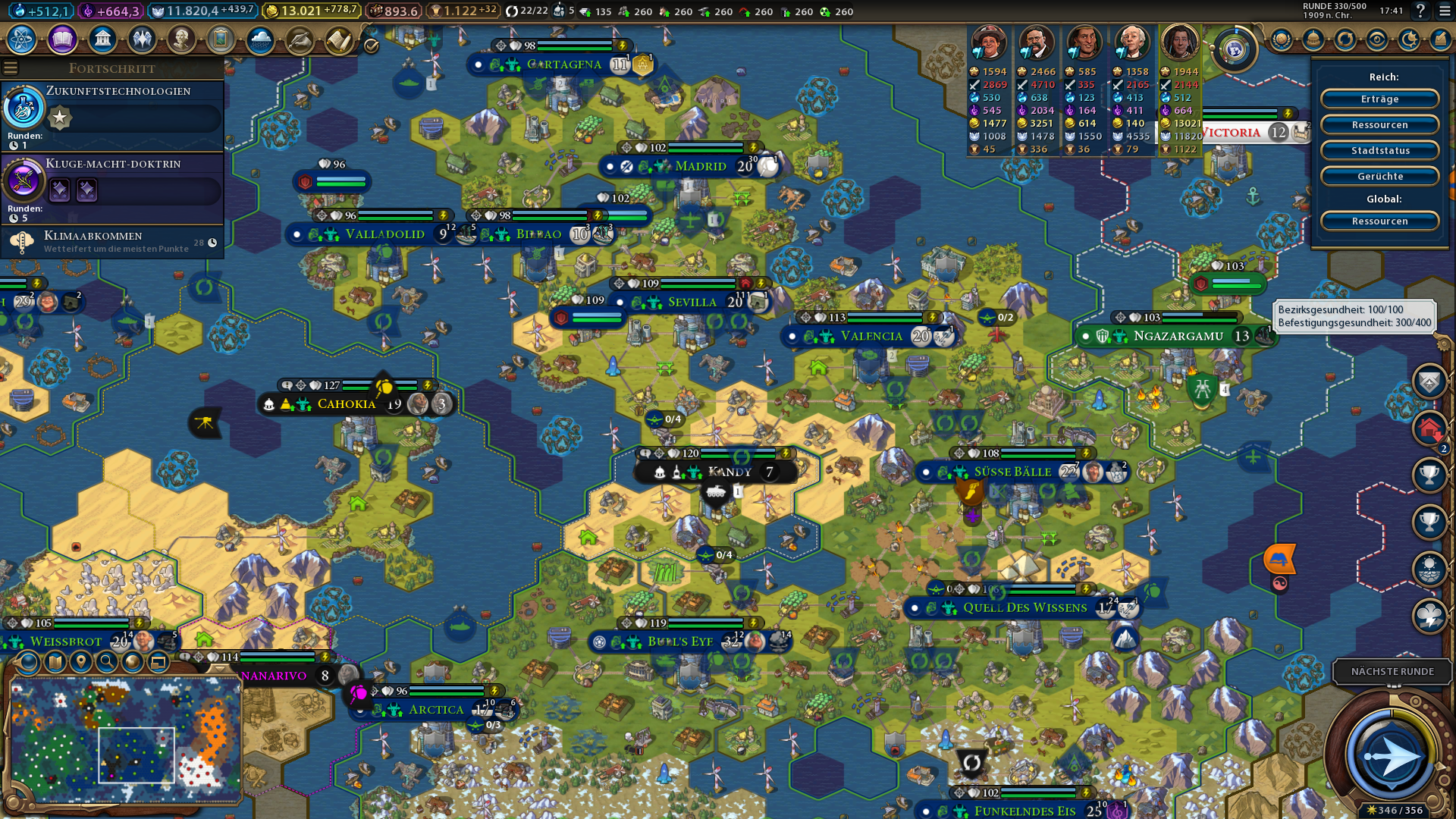This screenshot has width=1456, height=819.
Task: Open the map search magnifier button
Action: [107, 662]
